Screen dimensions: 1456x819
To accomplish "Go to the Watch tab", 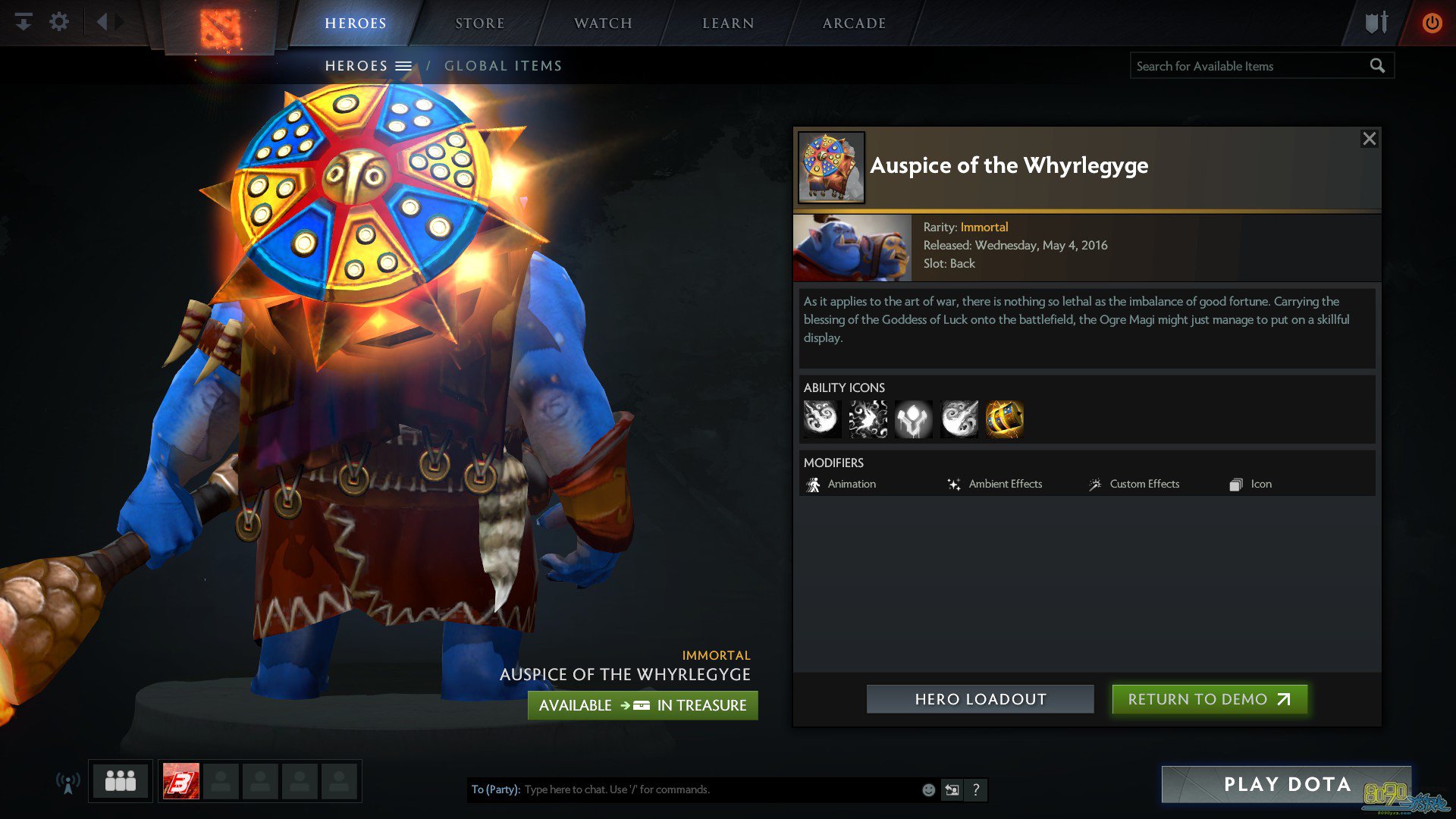I will click(603, 24).
